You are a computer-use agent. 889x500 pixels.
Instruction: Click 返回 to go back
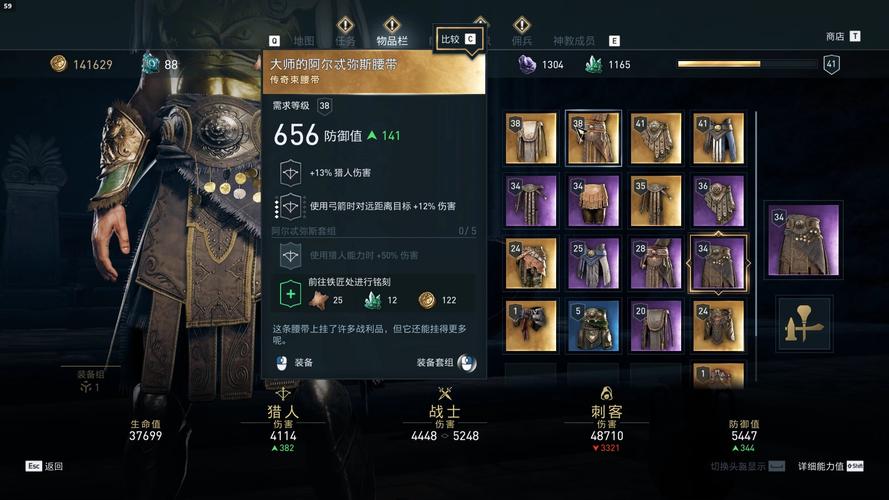click(53, 466)
